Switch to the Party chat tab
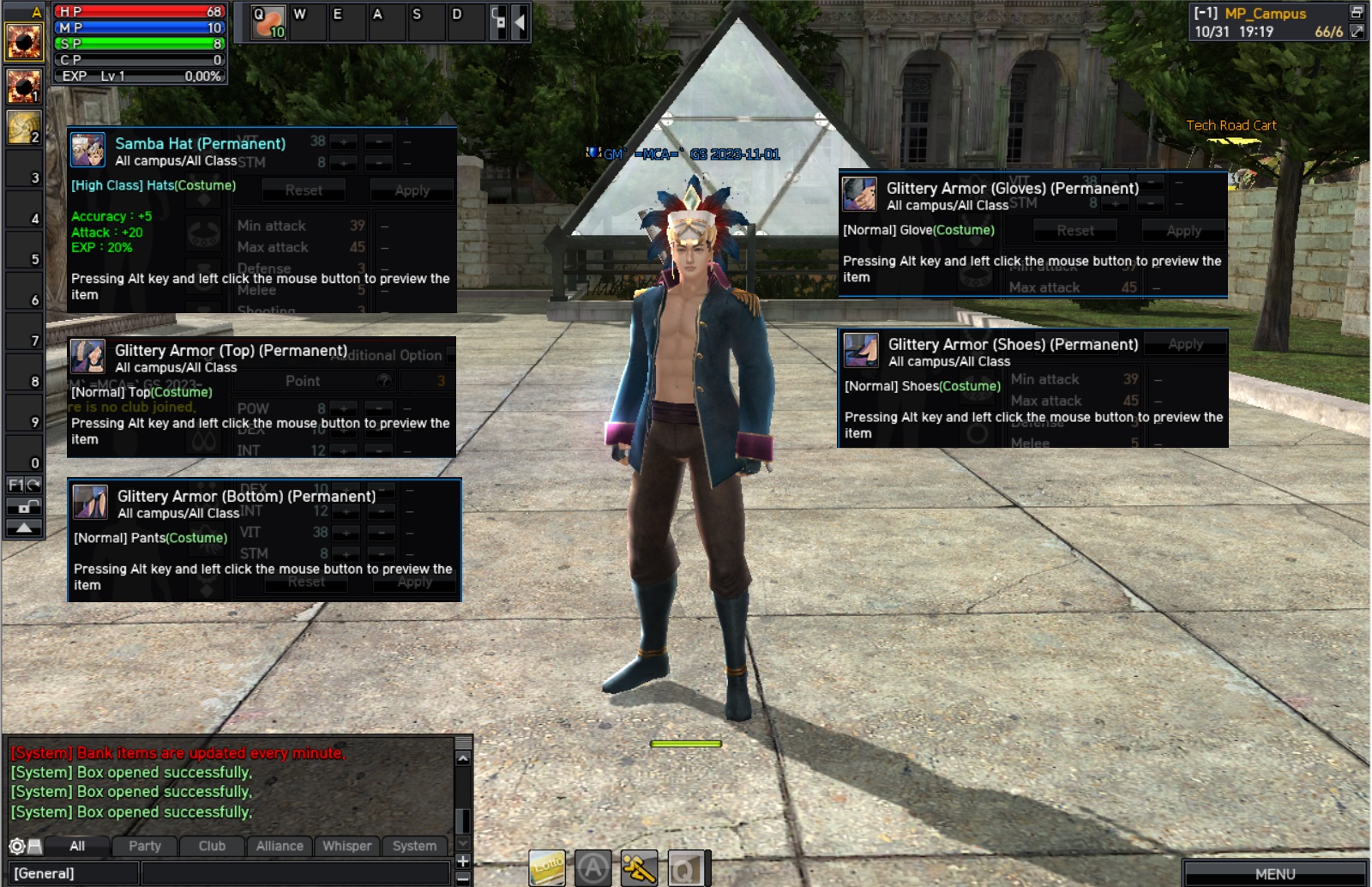Screen dimensions: 1372x887 coord(145,846)
